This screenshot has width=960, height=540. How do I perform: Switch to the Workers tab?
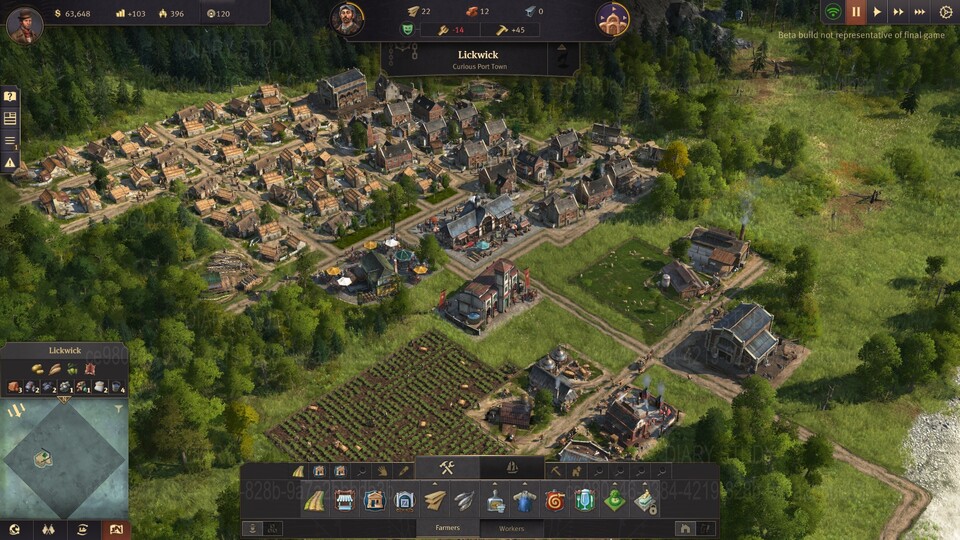tap(511, 528)
